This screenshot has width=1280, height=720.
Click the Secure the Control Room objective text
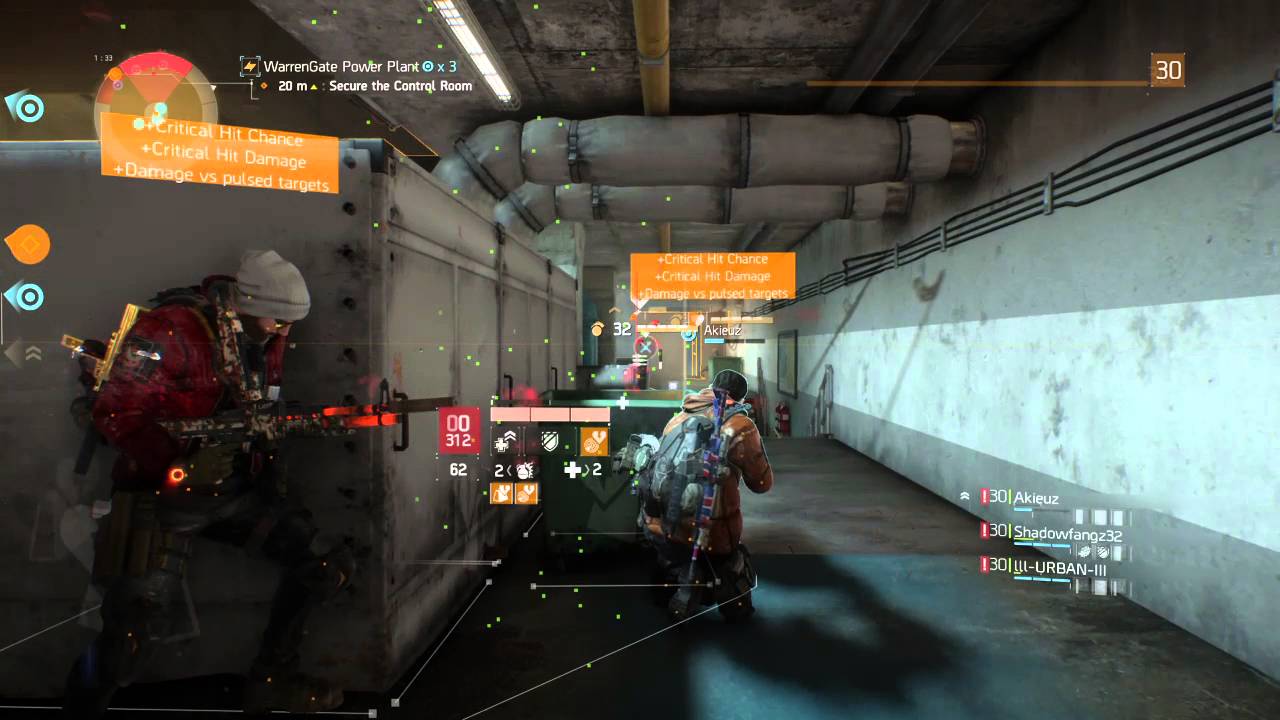click(399, 86)
